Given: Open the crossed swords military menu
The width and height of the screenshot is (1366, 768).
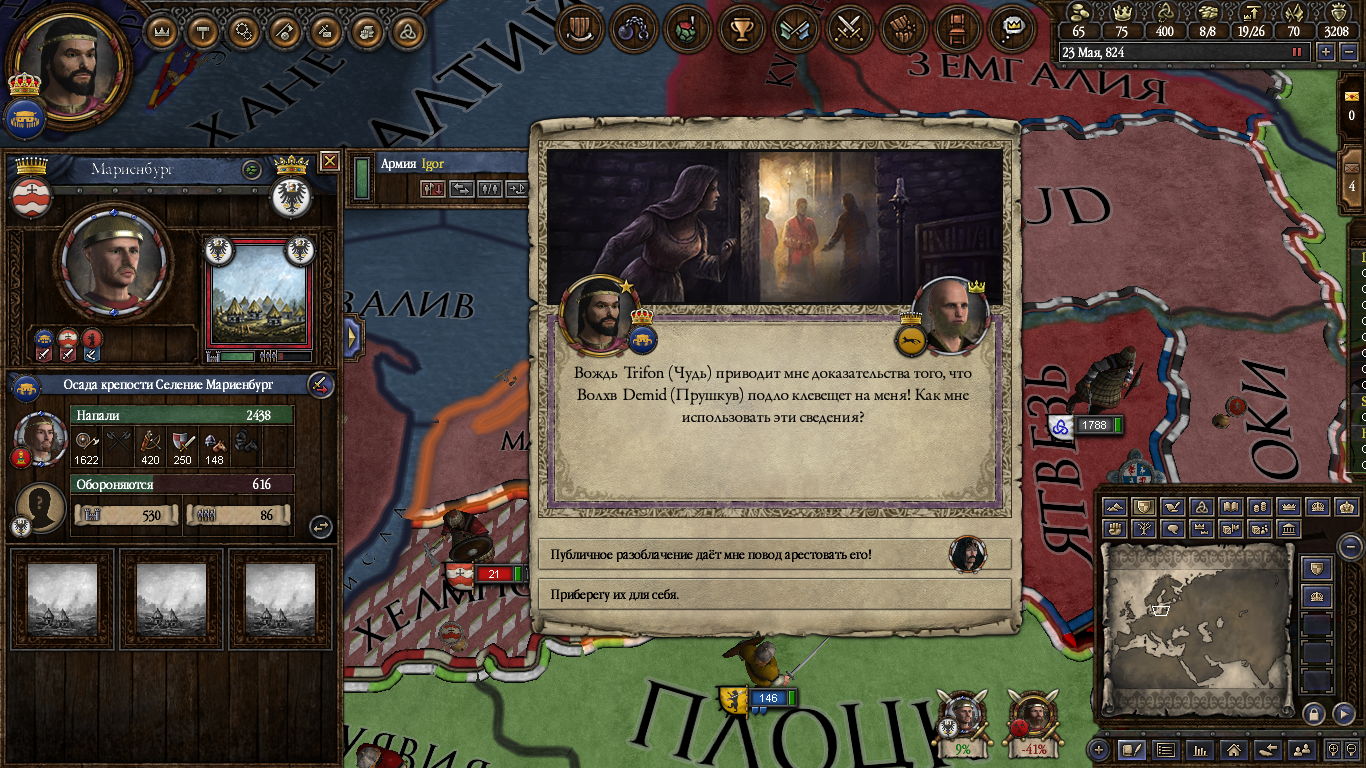Looking at the screenshot, I should tap(850, 28).
